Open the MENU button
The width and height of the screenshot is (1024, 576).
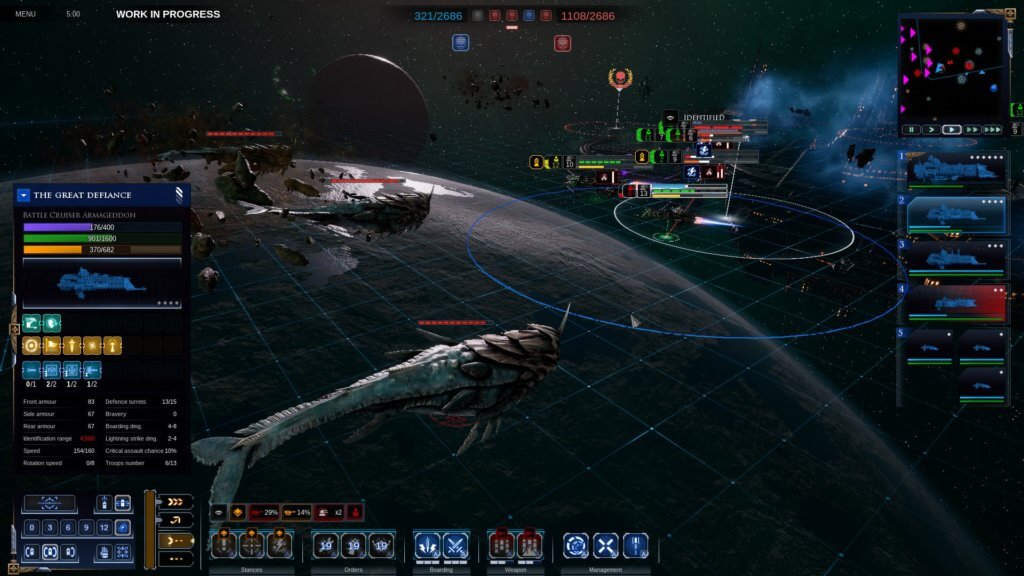pos(25,14)
